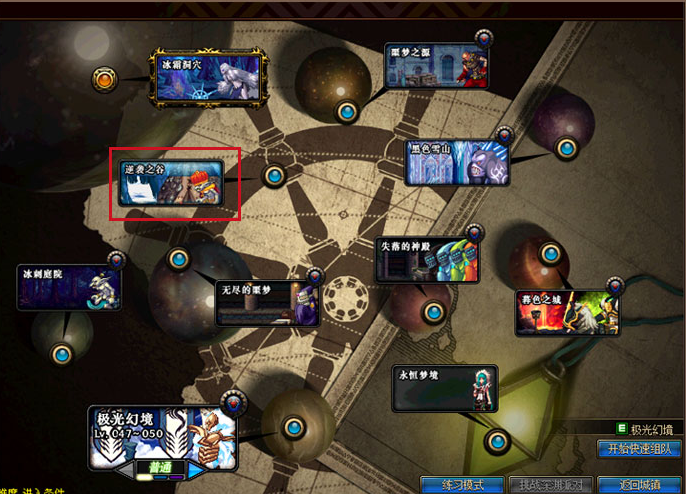This screenshot has height=494, width=686.
Task: Select the 无尽的噩梦 dungeon
Action: 270,302
